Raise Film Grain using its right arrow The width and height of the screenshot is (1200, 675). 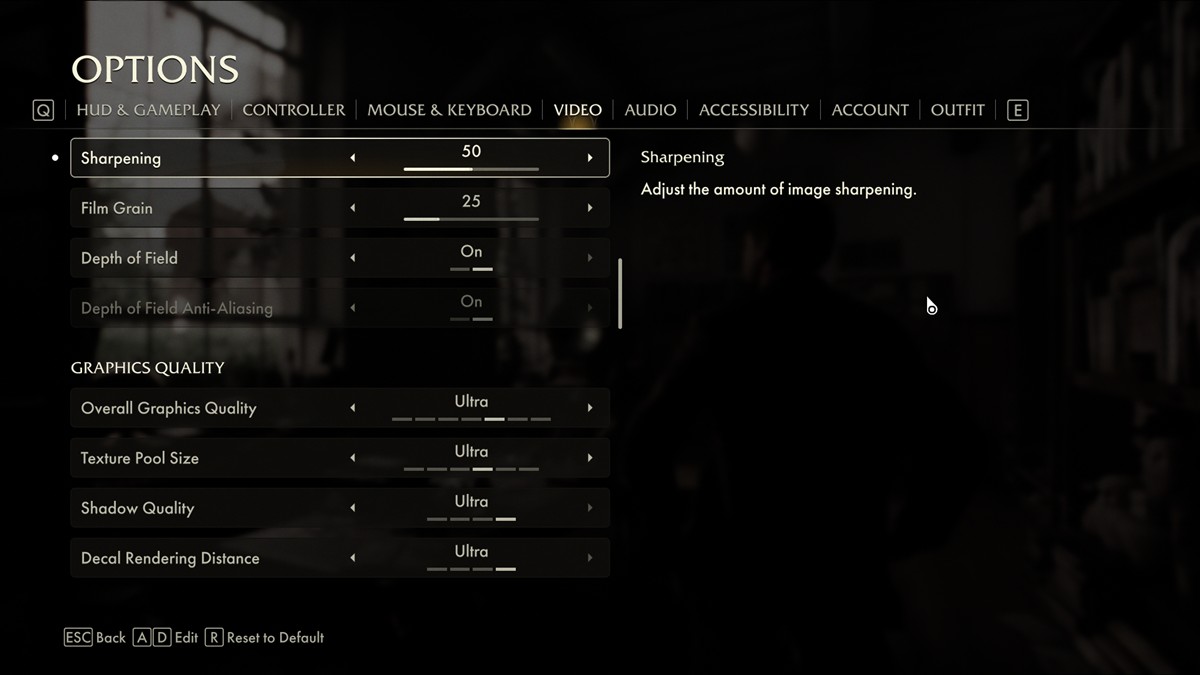tap(590, 208)
